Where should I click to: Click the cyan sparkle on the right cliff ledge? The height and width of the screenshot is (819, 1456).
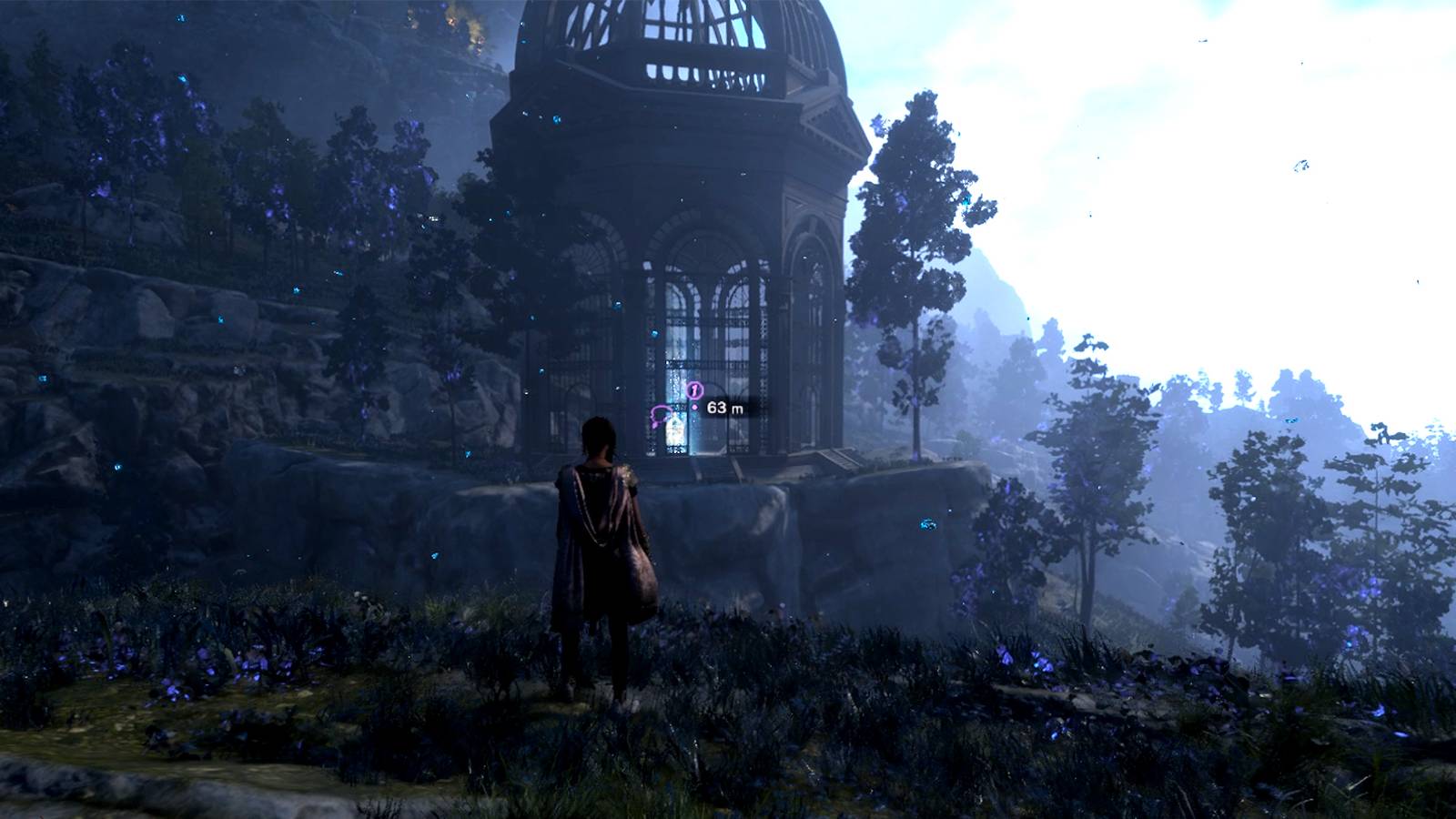pyautogui.click(x=928, y=525)
